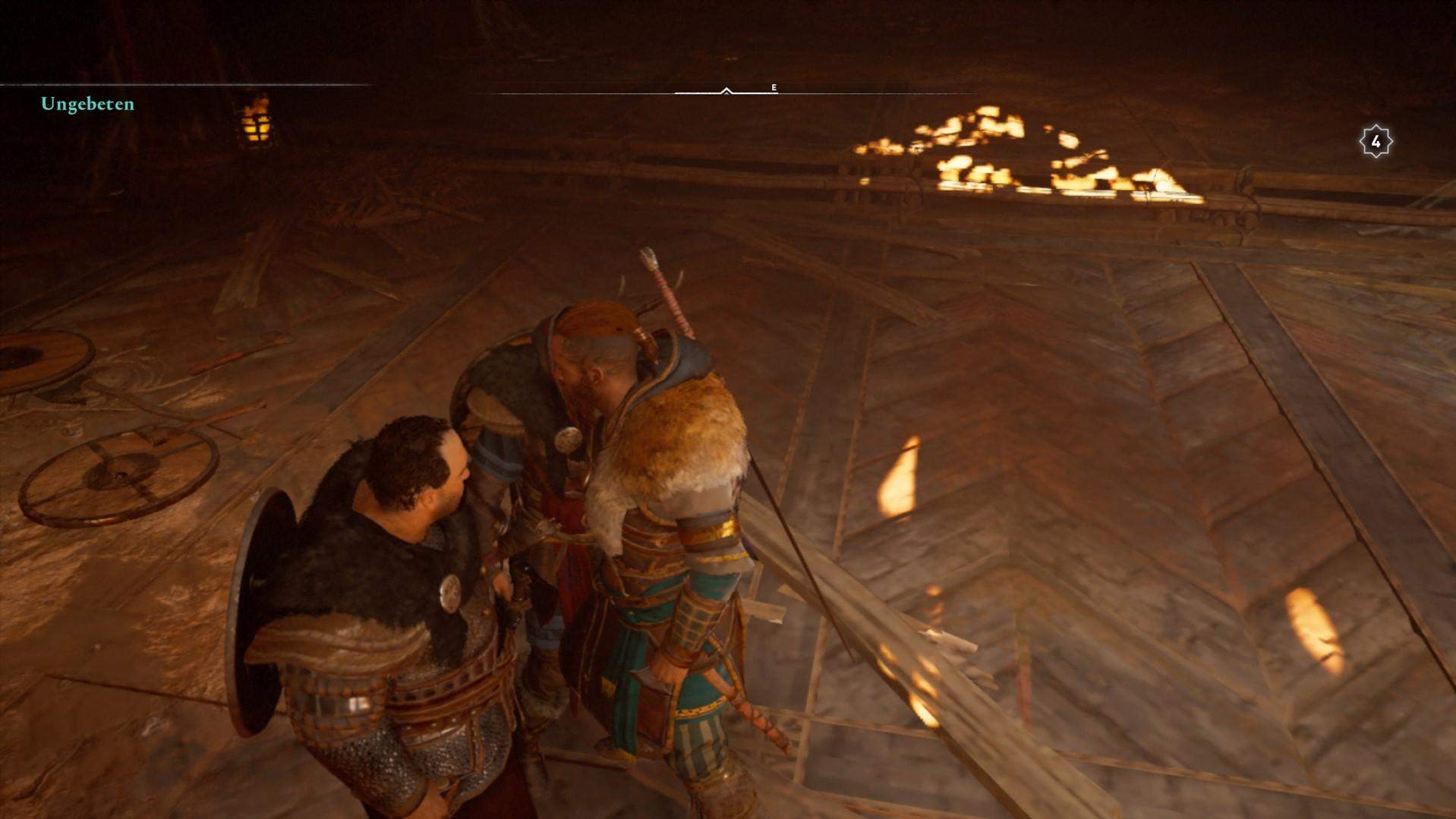Click the east 'E' marker on the compass
This screenshot has width=1456, height=819.
pos(773,88)
